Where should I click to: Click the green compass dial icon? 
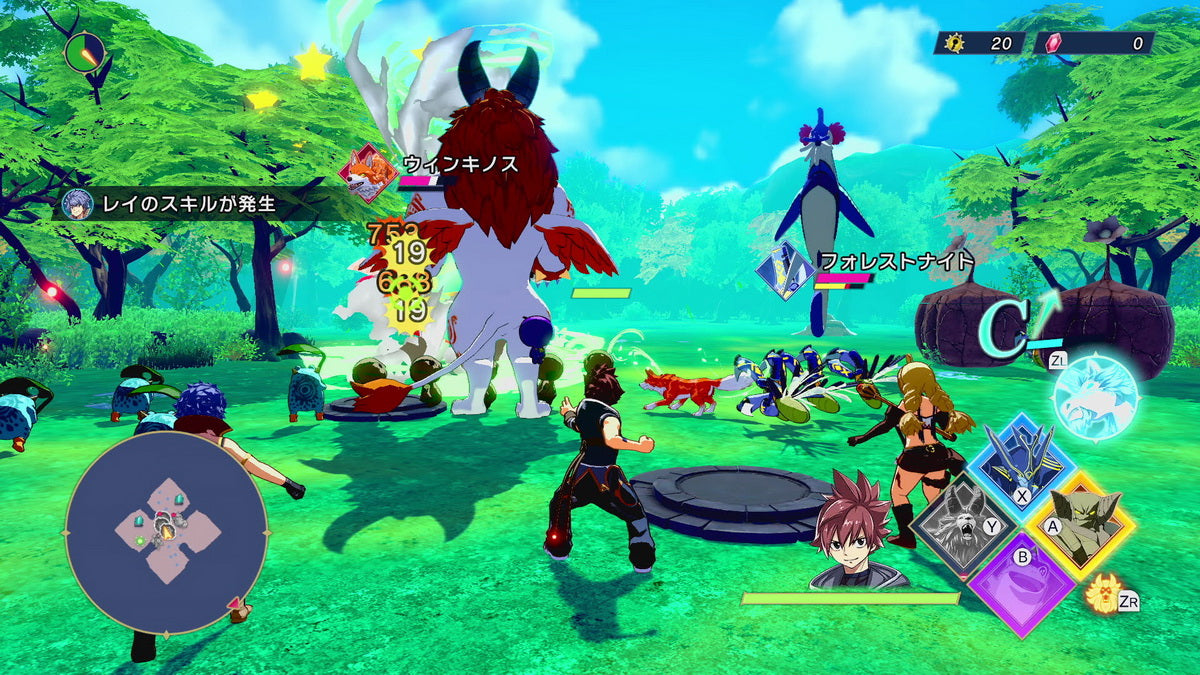85,51
